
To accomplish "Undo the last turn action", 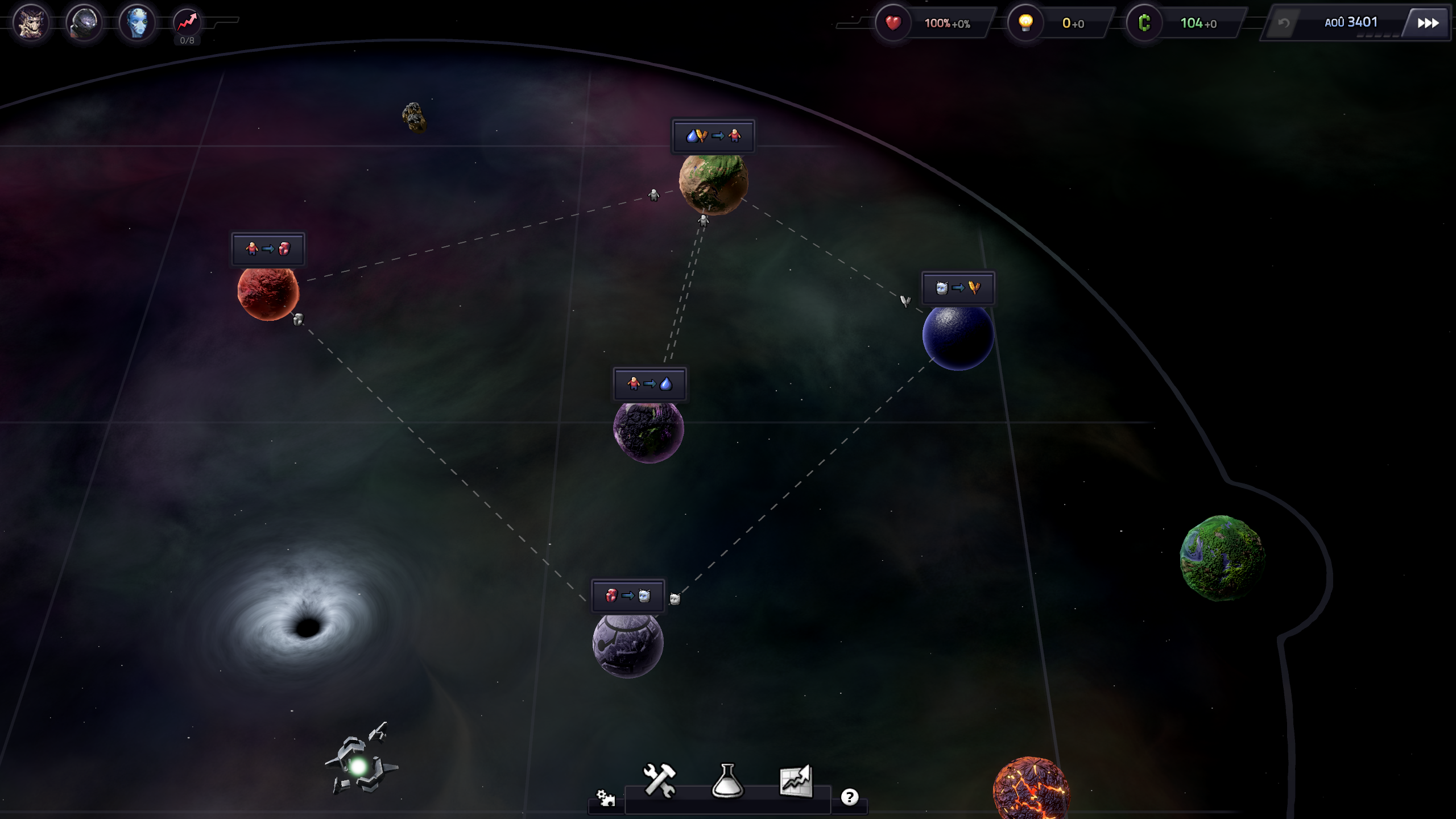I will 1284,23.
